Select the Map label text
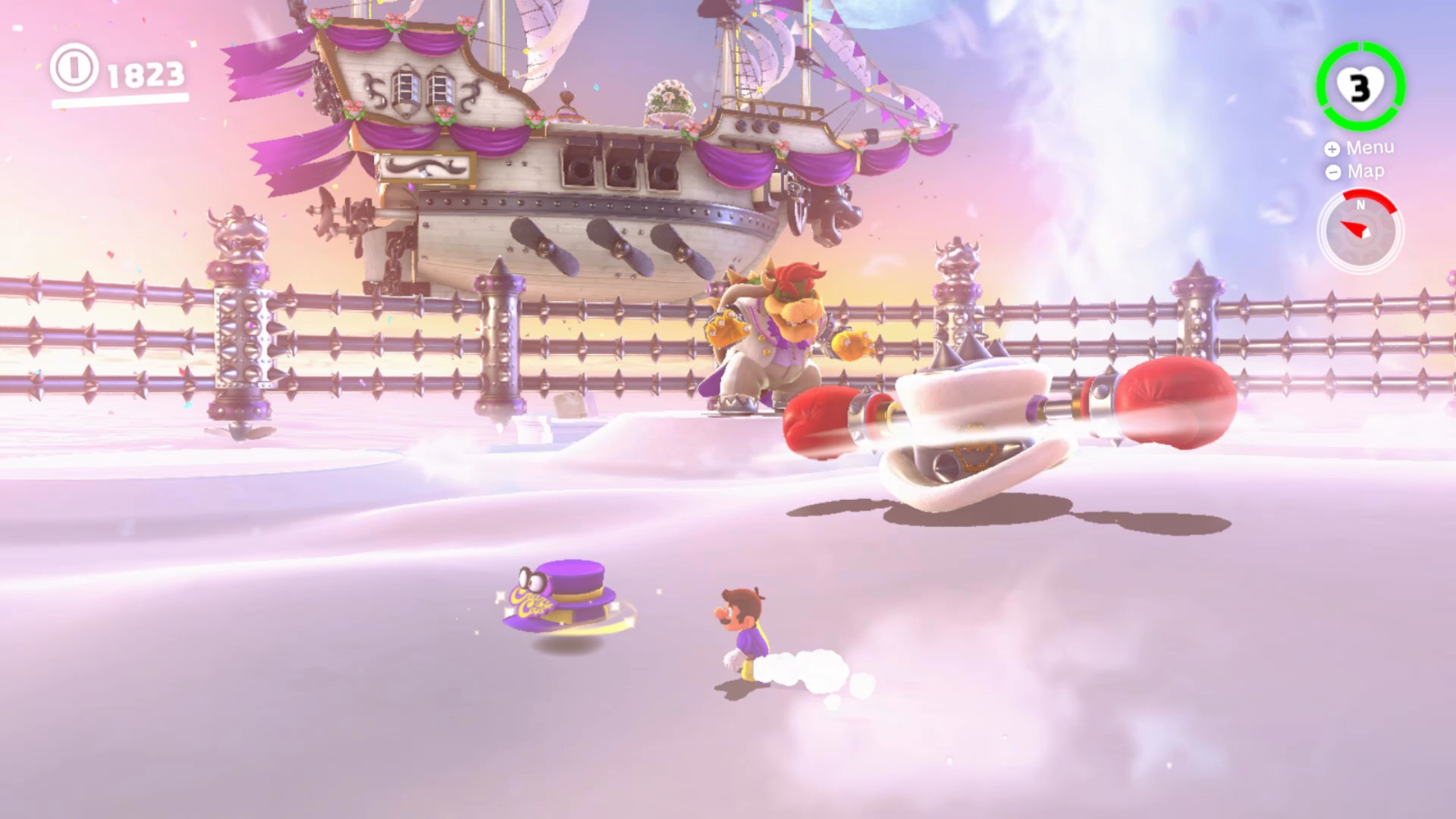This screenshot has width=1456, height=819. pos(1364,172)
